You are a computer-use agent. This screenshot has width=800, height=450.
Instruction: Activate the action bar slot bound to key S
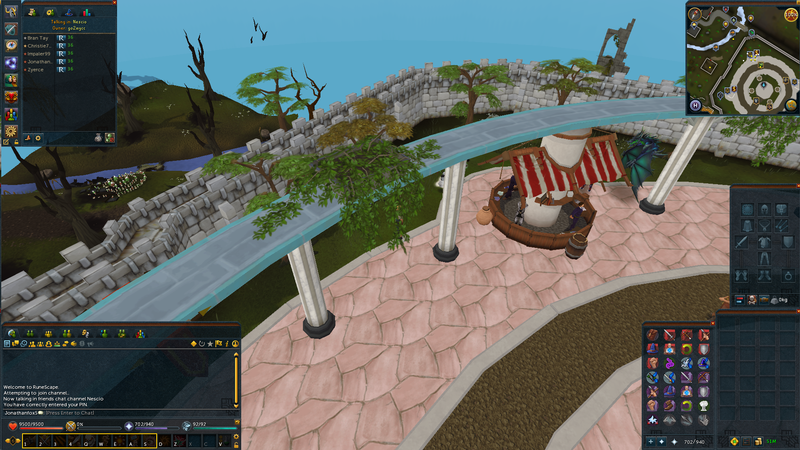143,441
